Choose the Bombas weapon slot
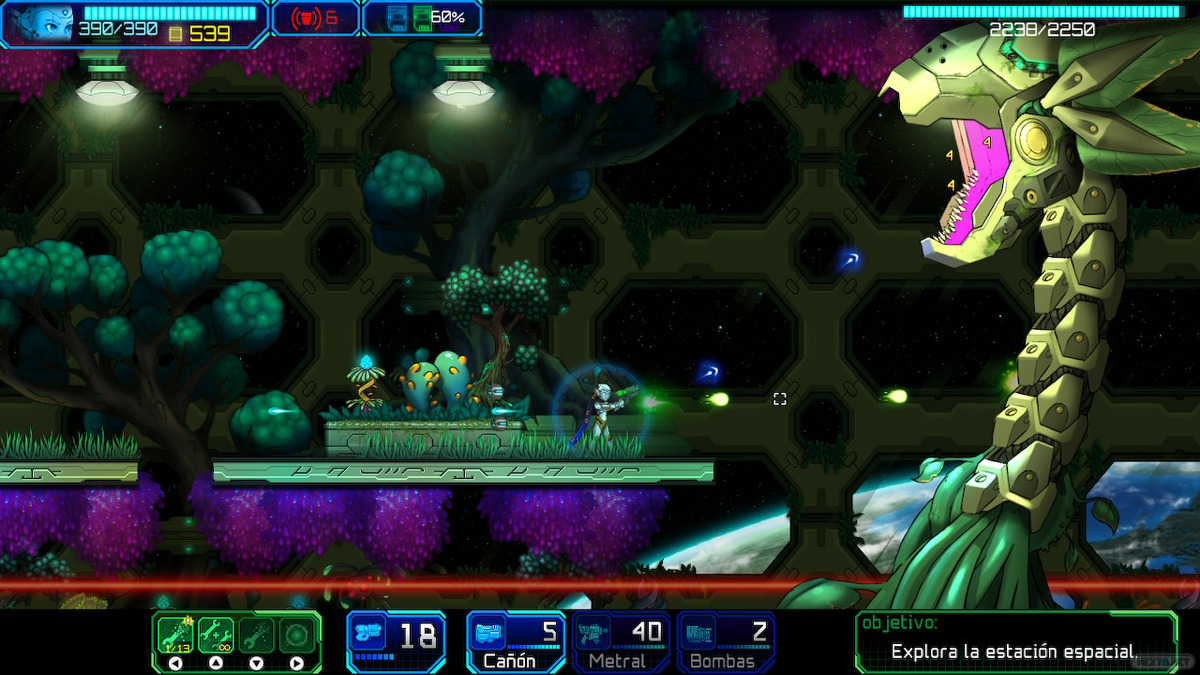 click(725, 641)
